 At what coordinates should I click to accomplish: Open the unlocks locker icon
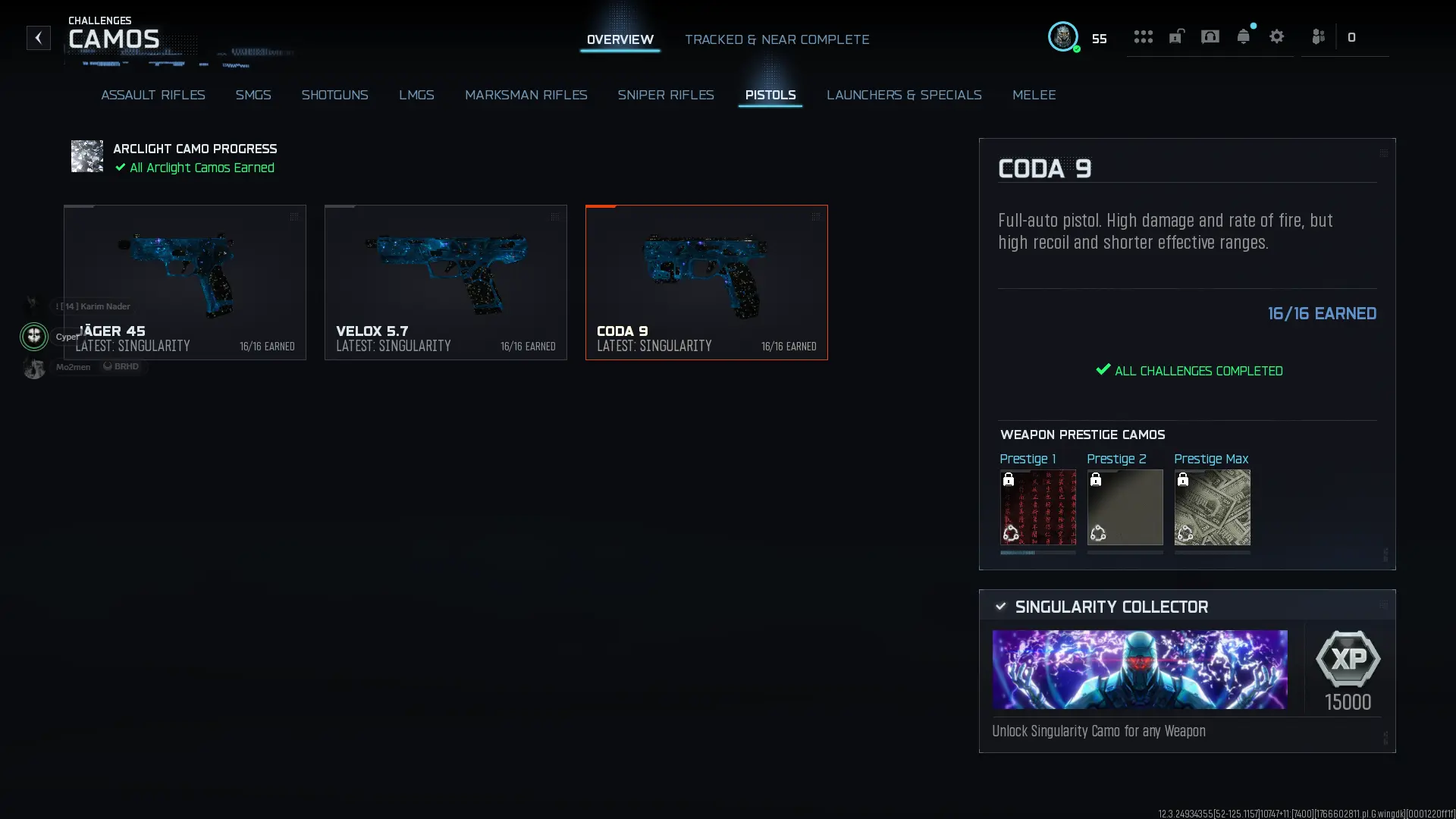point(1176,36)
